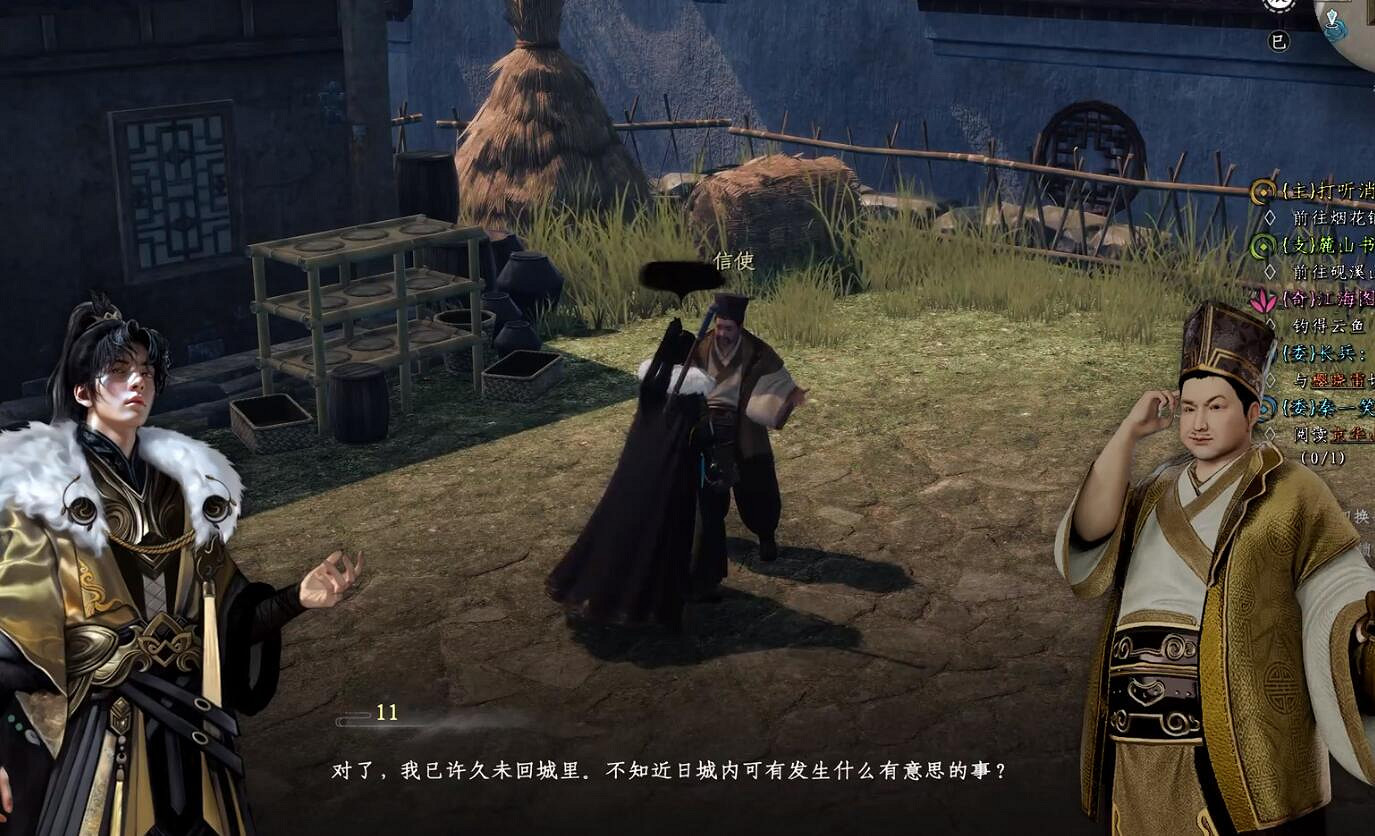The width and height of the screenshot is (1375, 836).
Task: Click the 【委】长兵 commission quest icon
Action: click(x=1266, y=351)
